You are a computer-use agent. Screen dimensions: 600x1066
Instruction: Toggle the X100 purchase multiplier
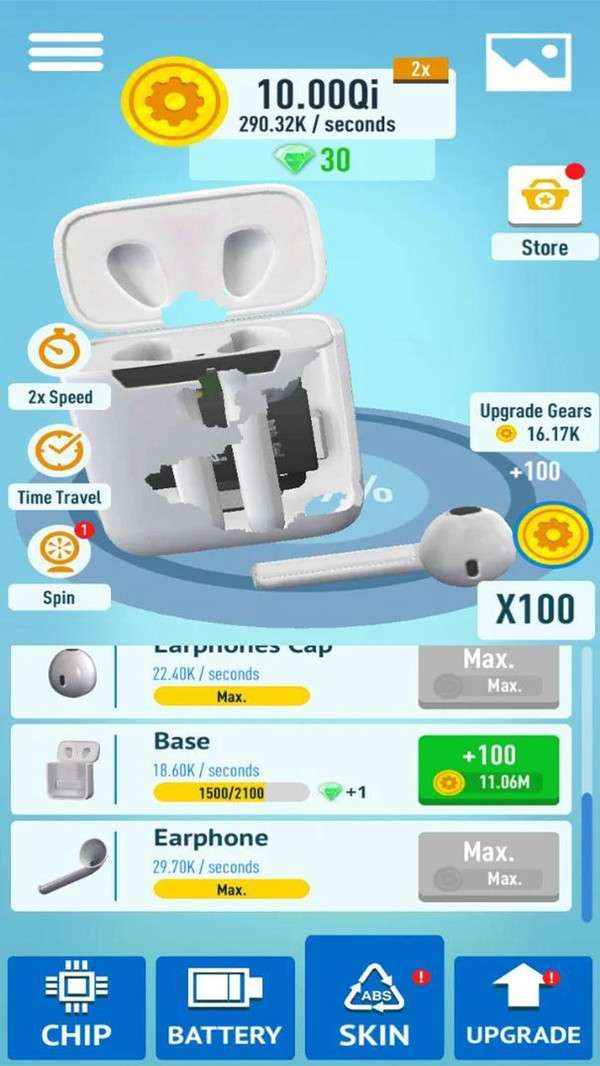pyautogui.click(x=534, y=608)
